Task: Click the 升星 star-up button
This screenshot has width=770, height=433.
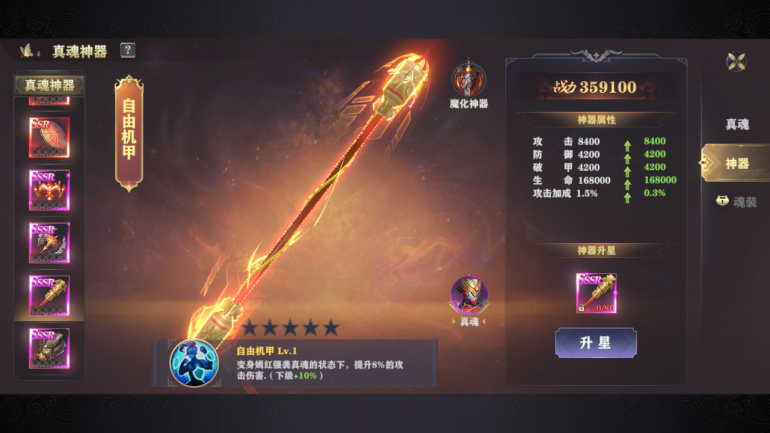Action: pos(596,343)
